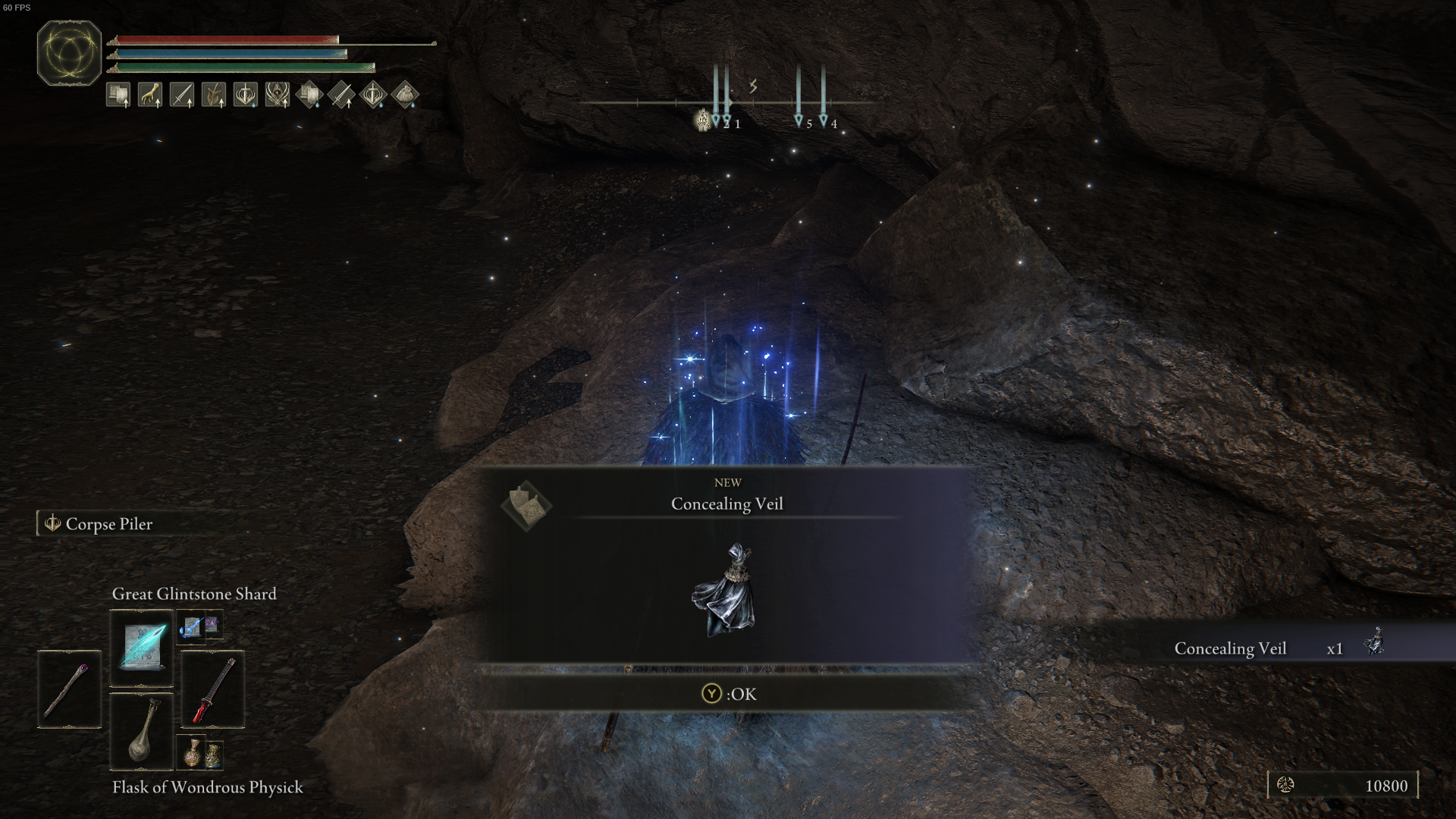Click the red HP bar
This screenshot has width=1456, height=819.
click(227, 39)
